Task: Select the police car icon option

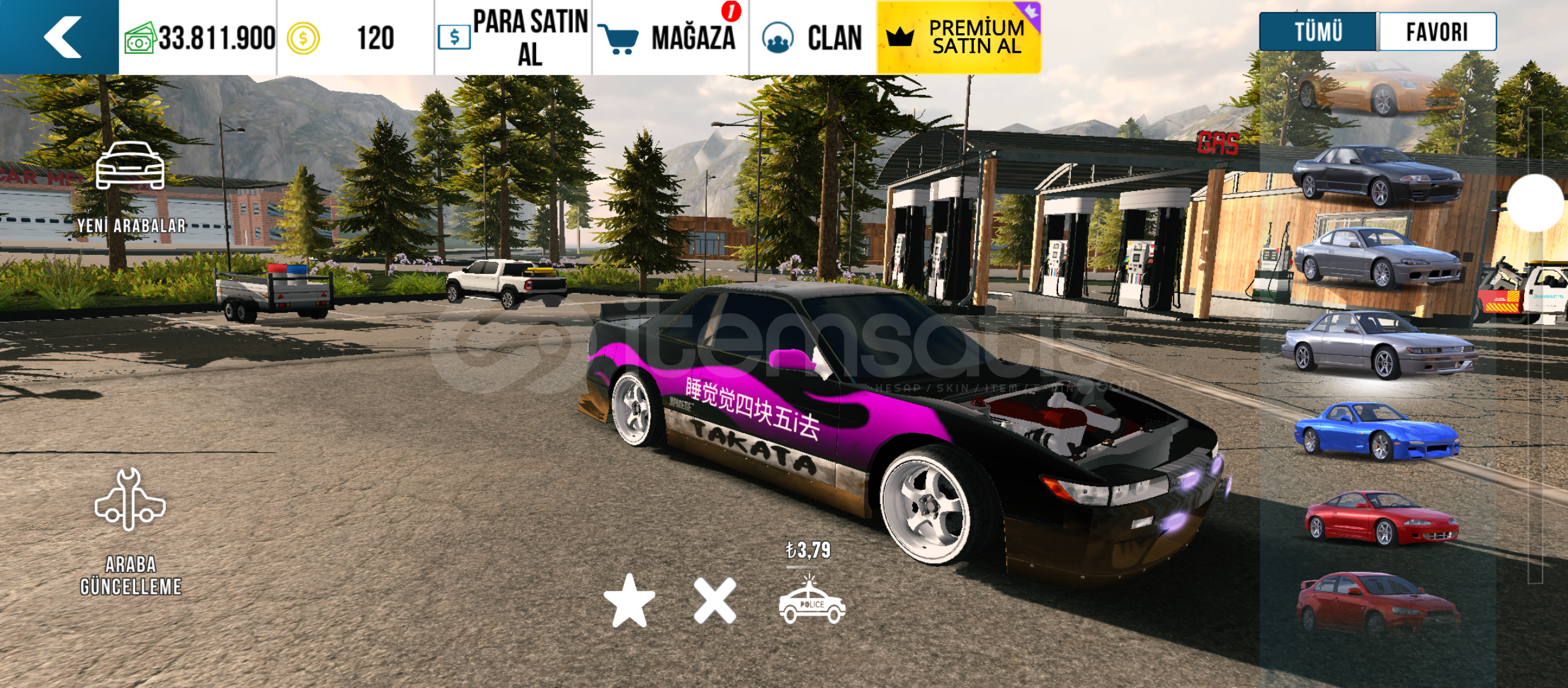Action: click(811, 602)
